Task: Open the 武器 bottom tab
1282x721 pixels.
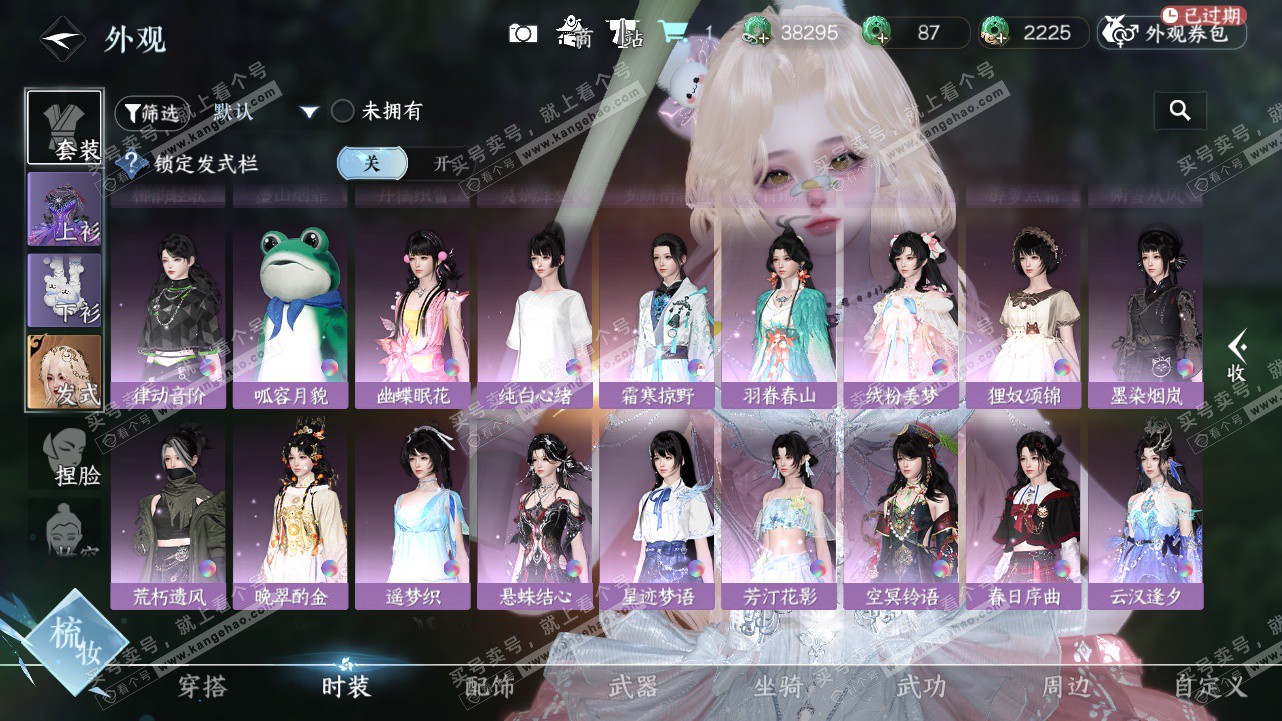Action: click(633, 686)
